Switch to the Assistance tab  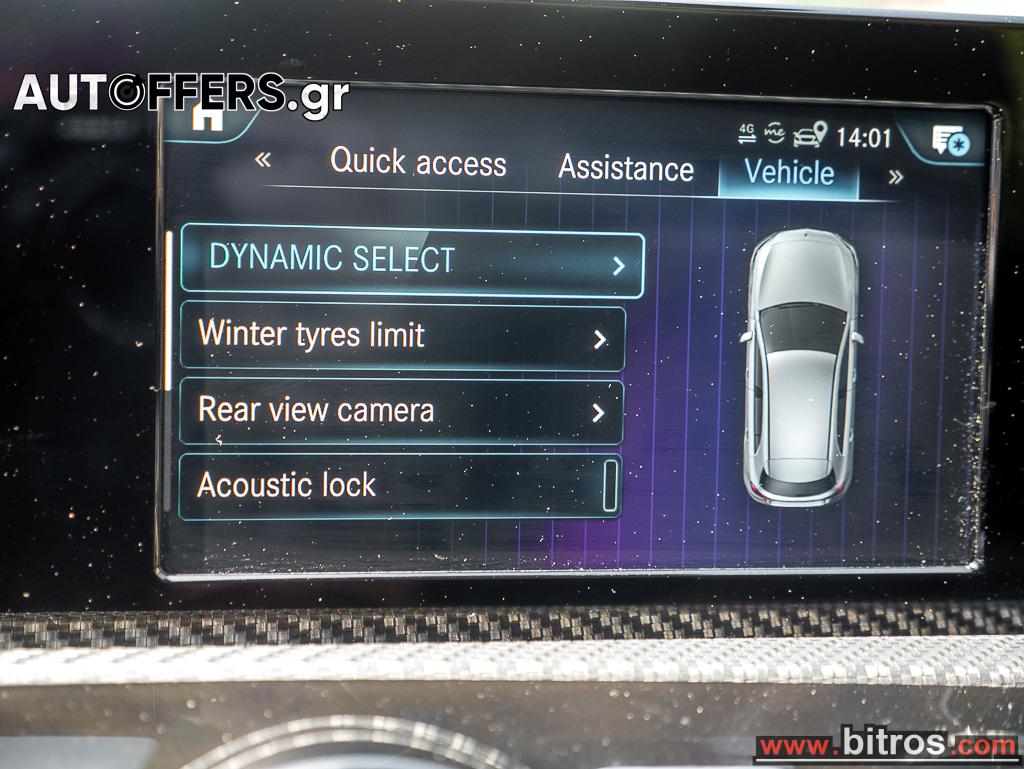[x=625, y=168]
